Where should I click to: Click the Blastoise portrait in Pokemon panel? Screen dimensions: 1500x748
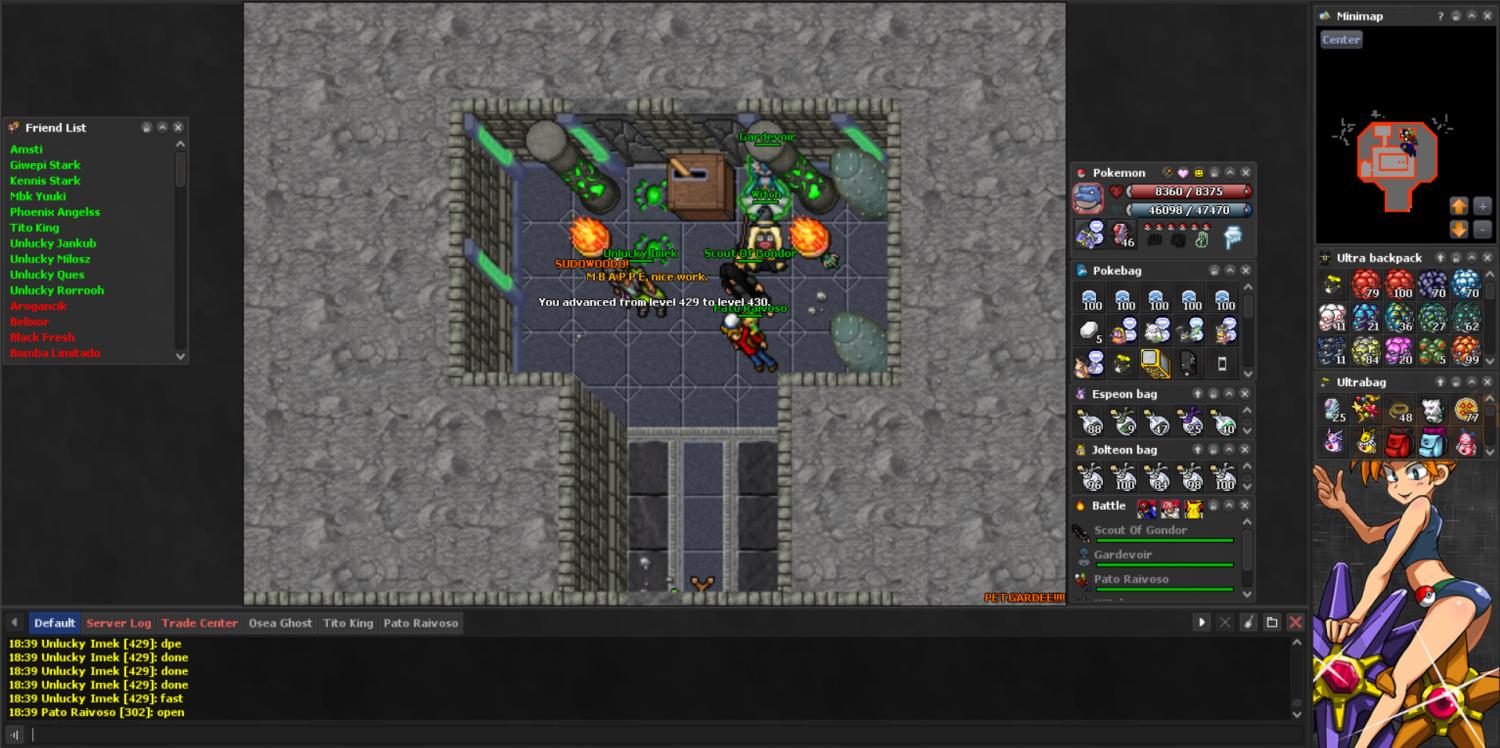(1088, 198)
